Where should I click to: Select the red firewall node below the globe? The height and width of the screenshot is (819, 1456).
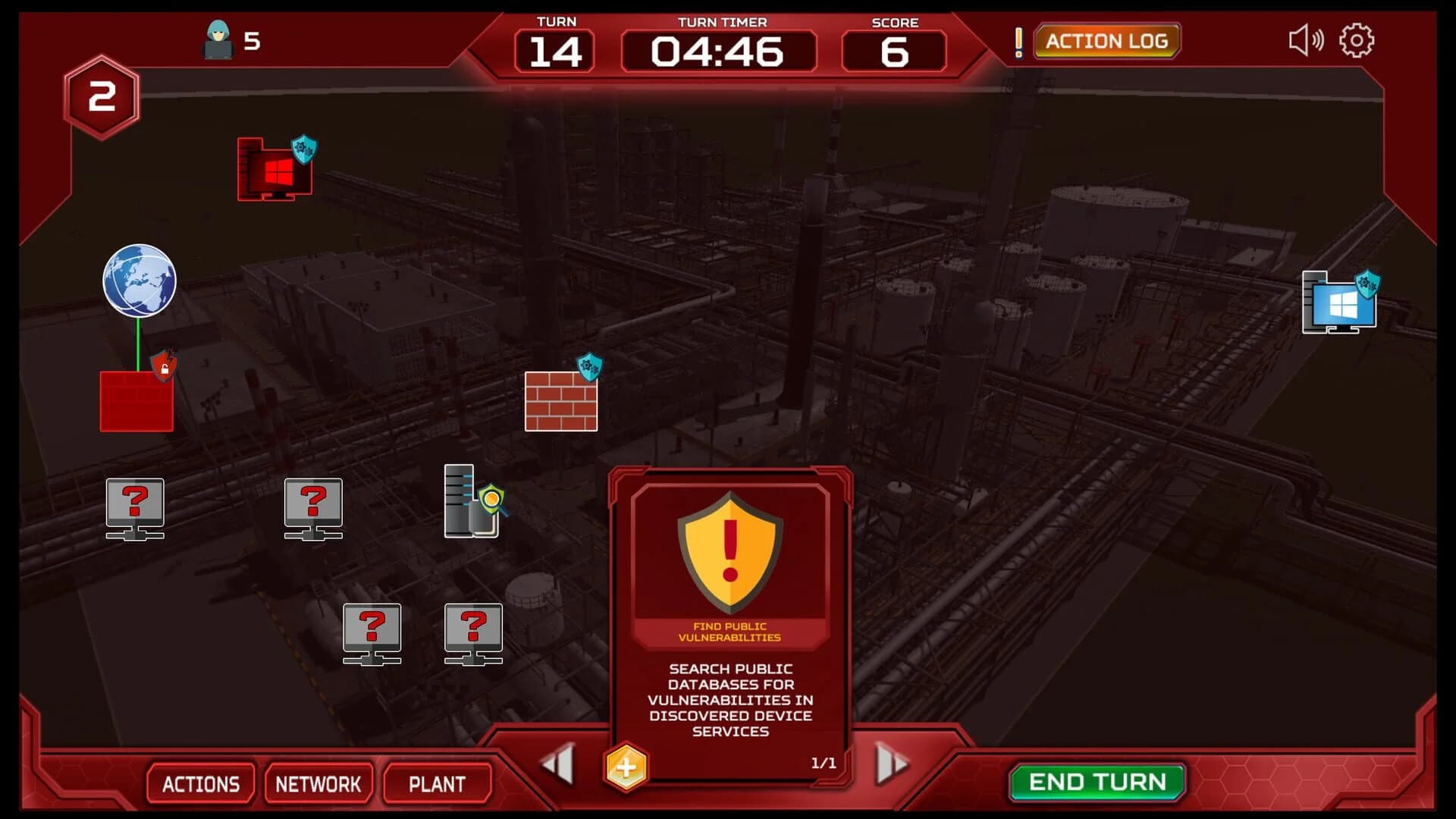coord(136,402)
